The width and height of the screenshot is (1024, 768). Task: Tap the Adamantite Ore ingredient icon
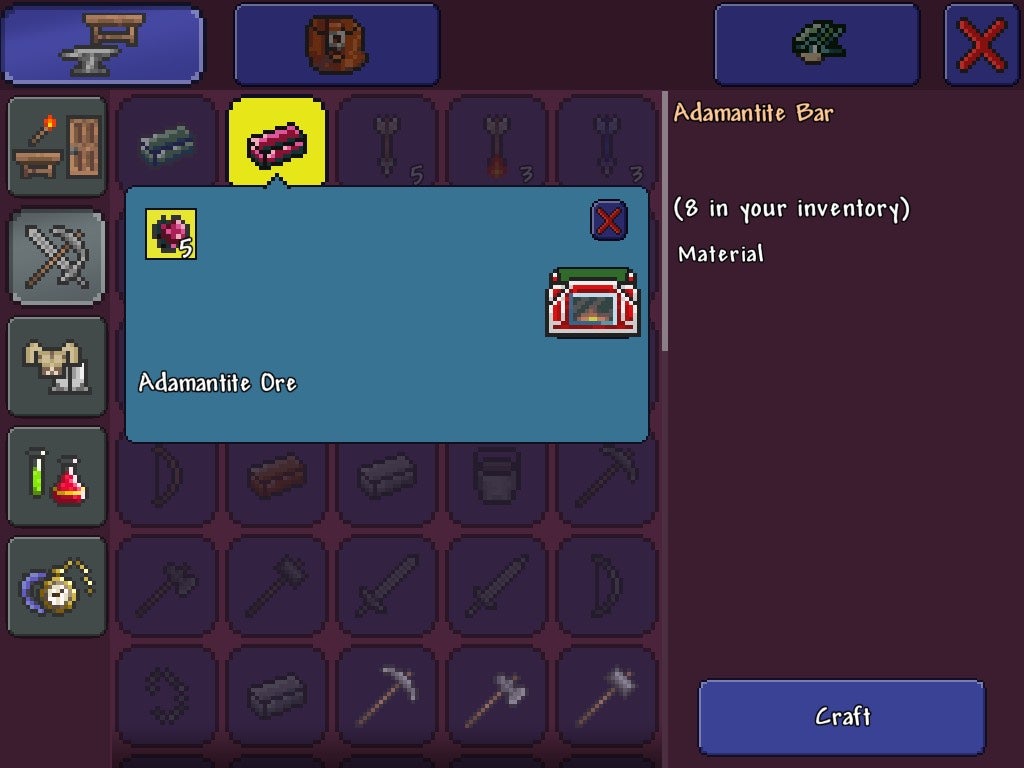171,234
